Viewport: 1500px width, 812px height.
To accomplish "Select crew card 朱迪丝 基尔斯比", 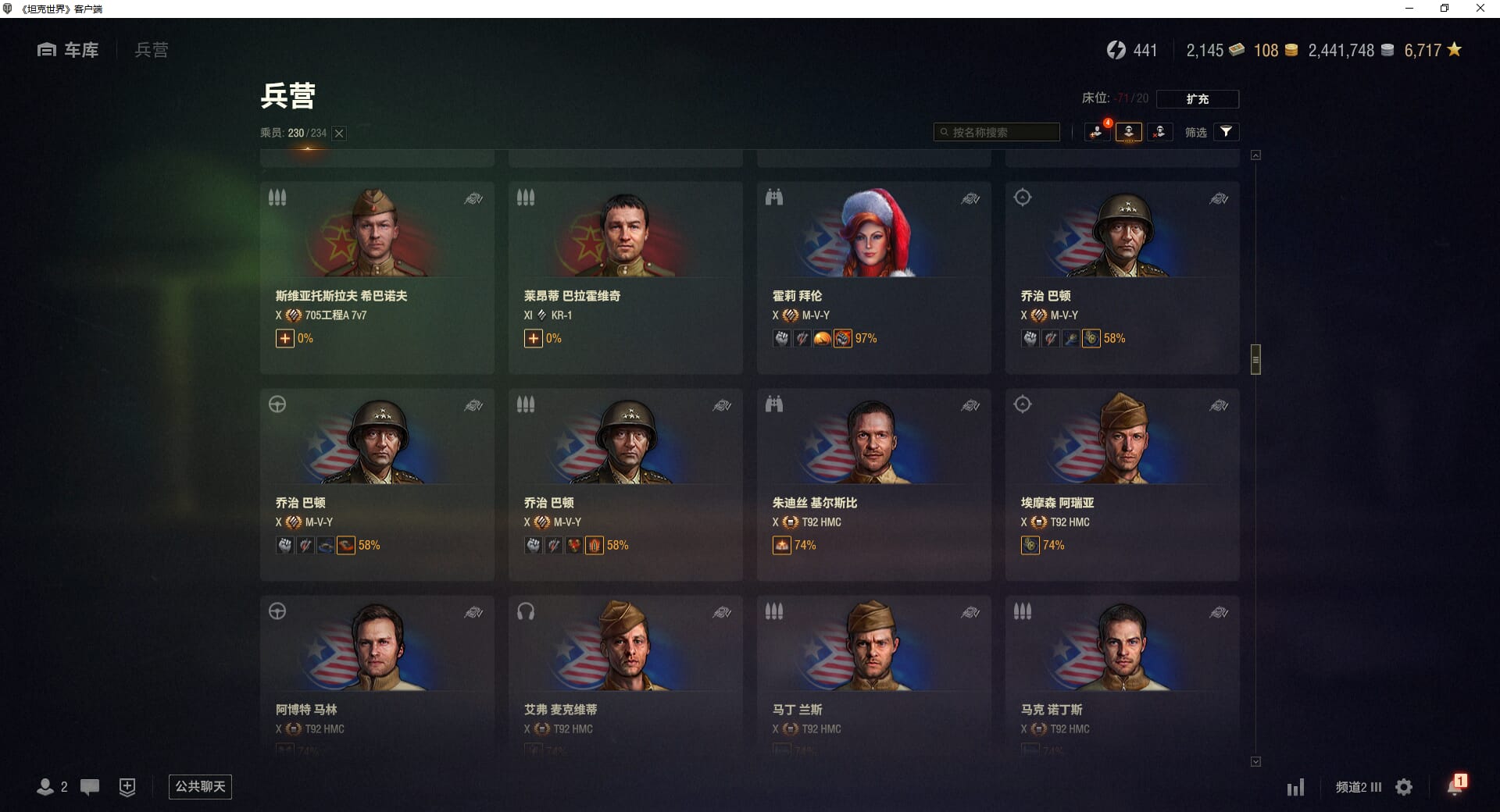I will tap(873, 484).
